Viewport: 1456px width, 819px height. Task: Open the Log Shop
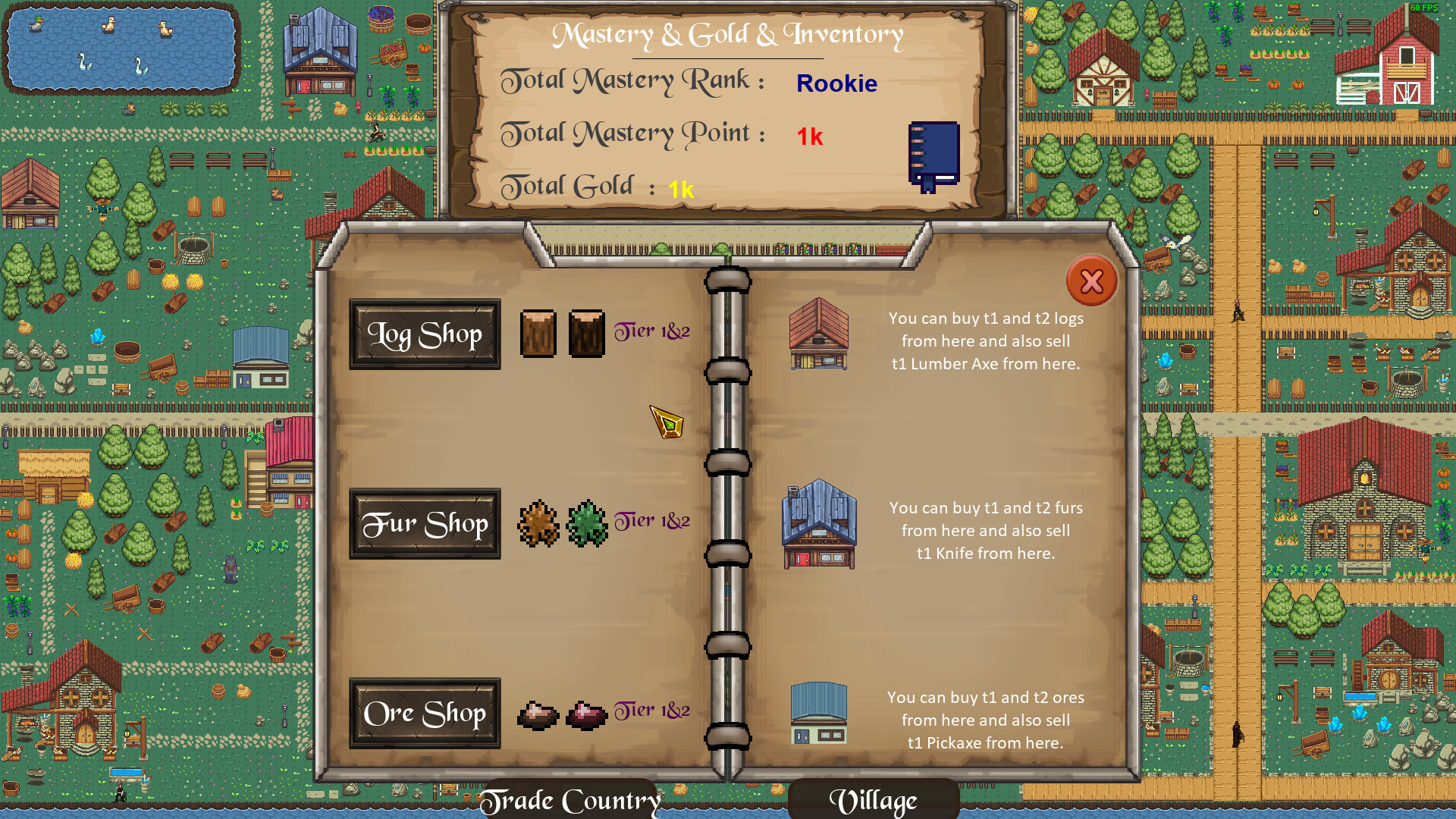pyautogui.click(x=425, y=334)
